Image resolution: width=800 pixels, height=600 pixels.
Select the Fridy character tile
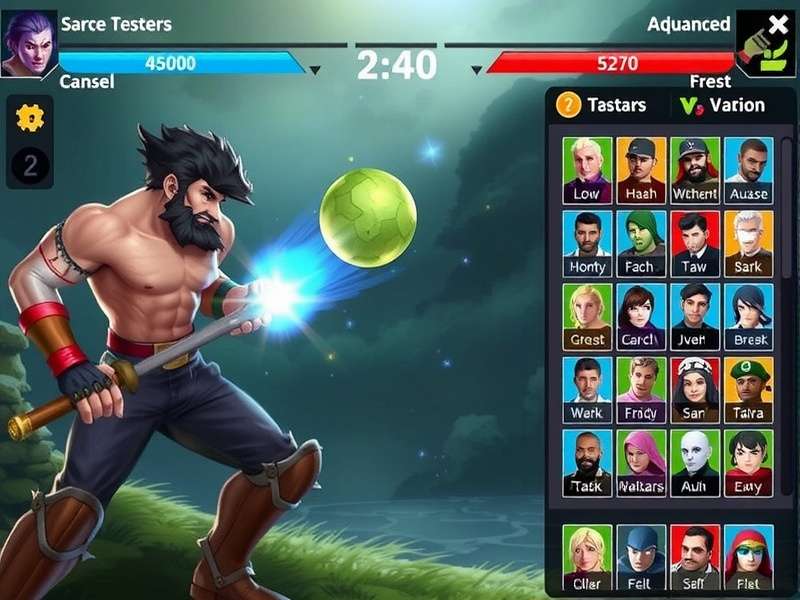click(x=641, y=389)
